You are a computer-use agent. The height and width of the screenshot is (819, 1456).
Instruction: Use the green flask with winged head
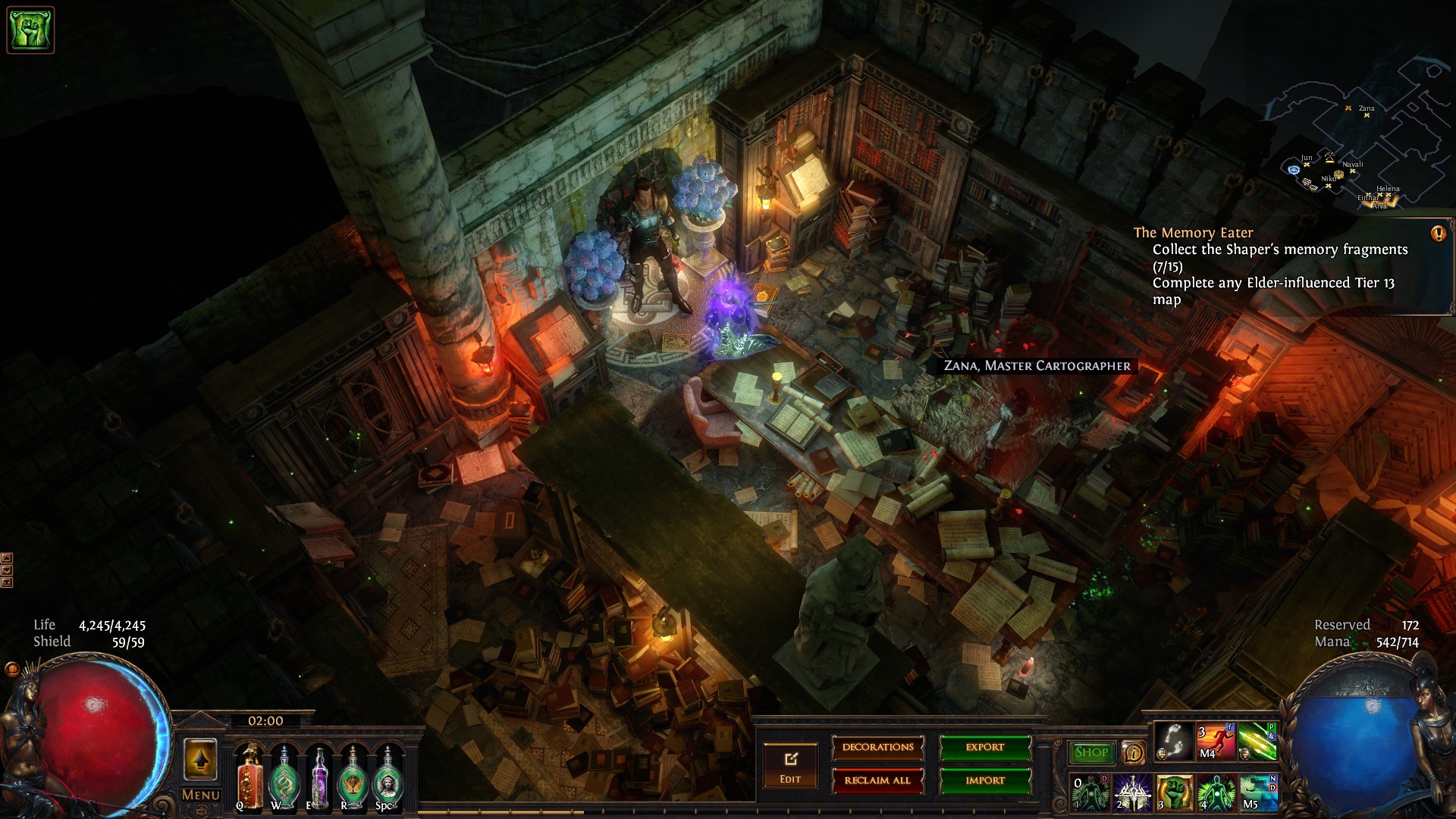click(353, 777)
